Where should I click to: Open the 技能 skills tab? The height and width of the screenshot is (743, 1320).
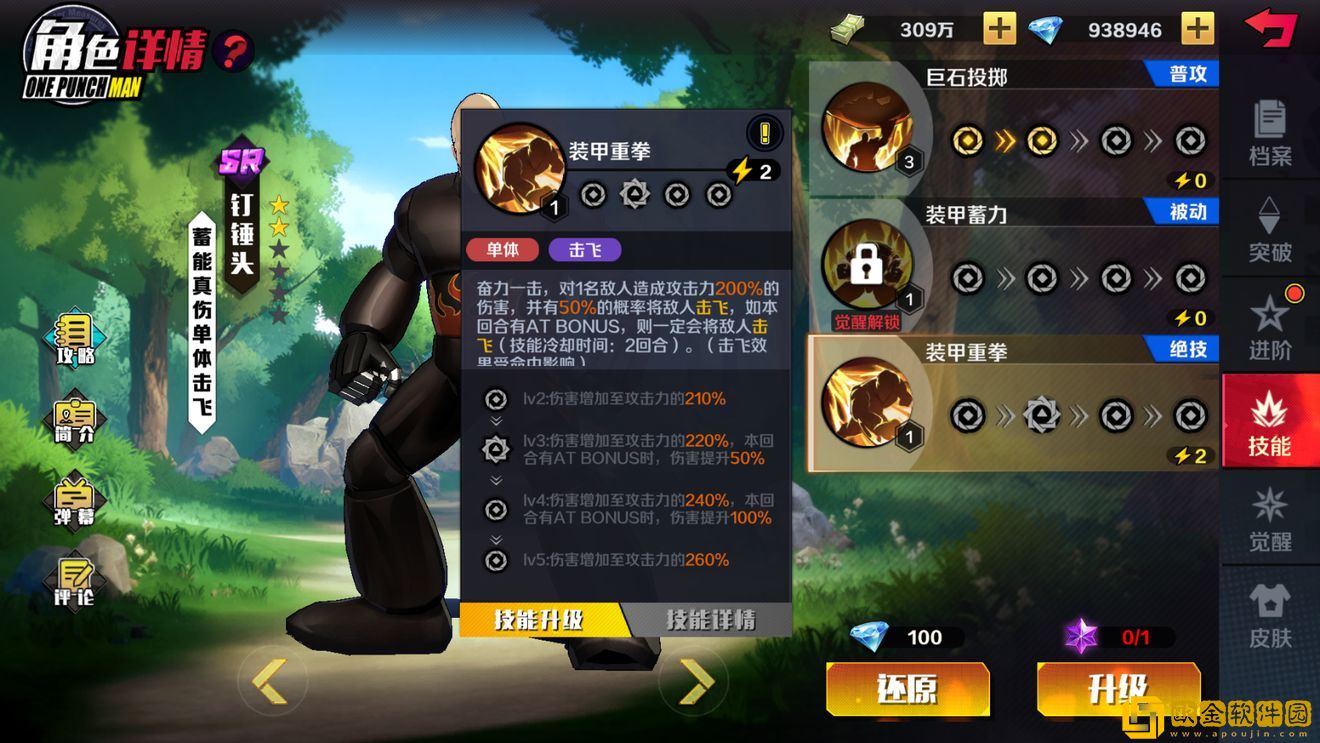1270,424
